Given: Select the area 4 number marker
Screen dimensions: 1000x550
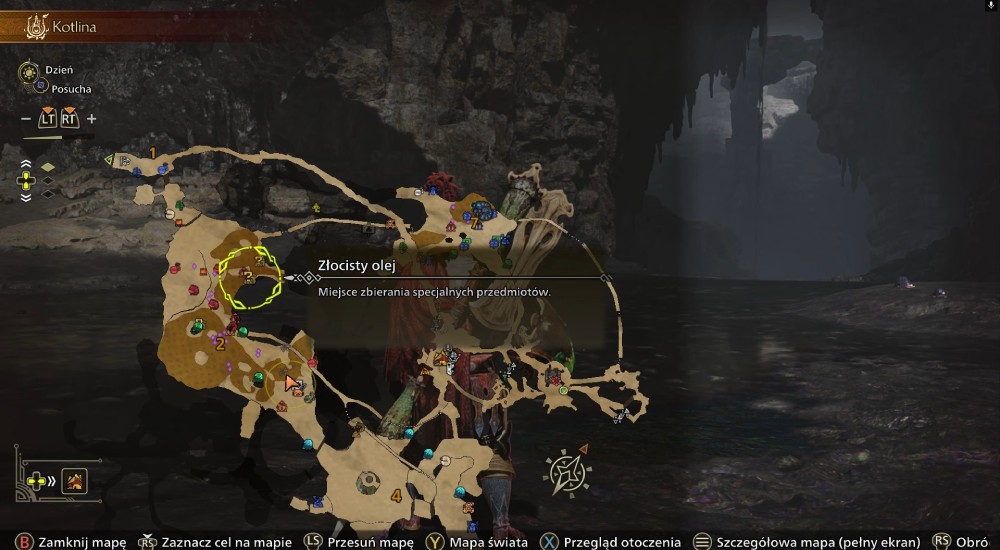Looking at the screenshot, I should click(397, 495).
